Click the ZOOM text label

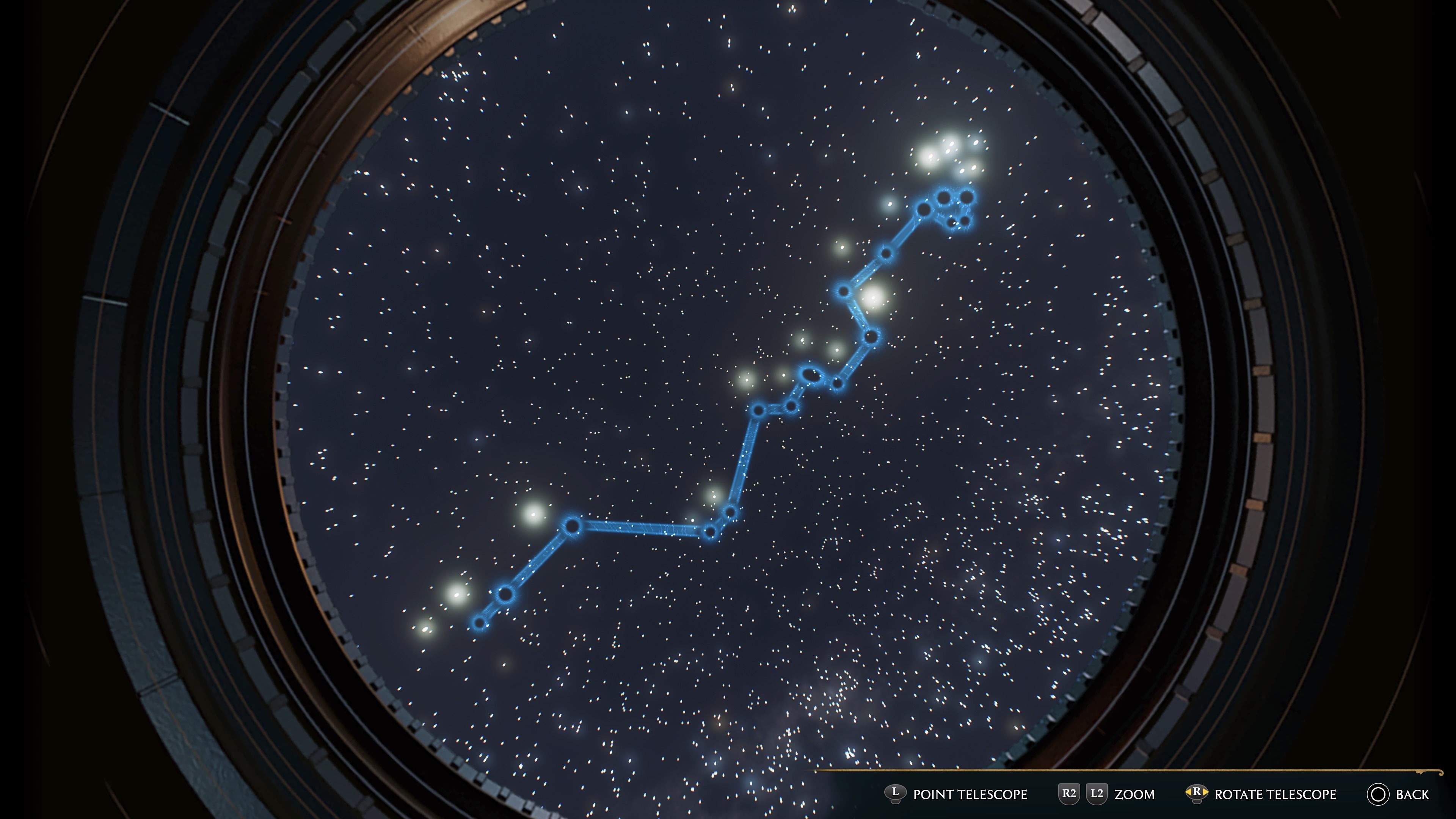(x=1134, y=793)
